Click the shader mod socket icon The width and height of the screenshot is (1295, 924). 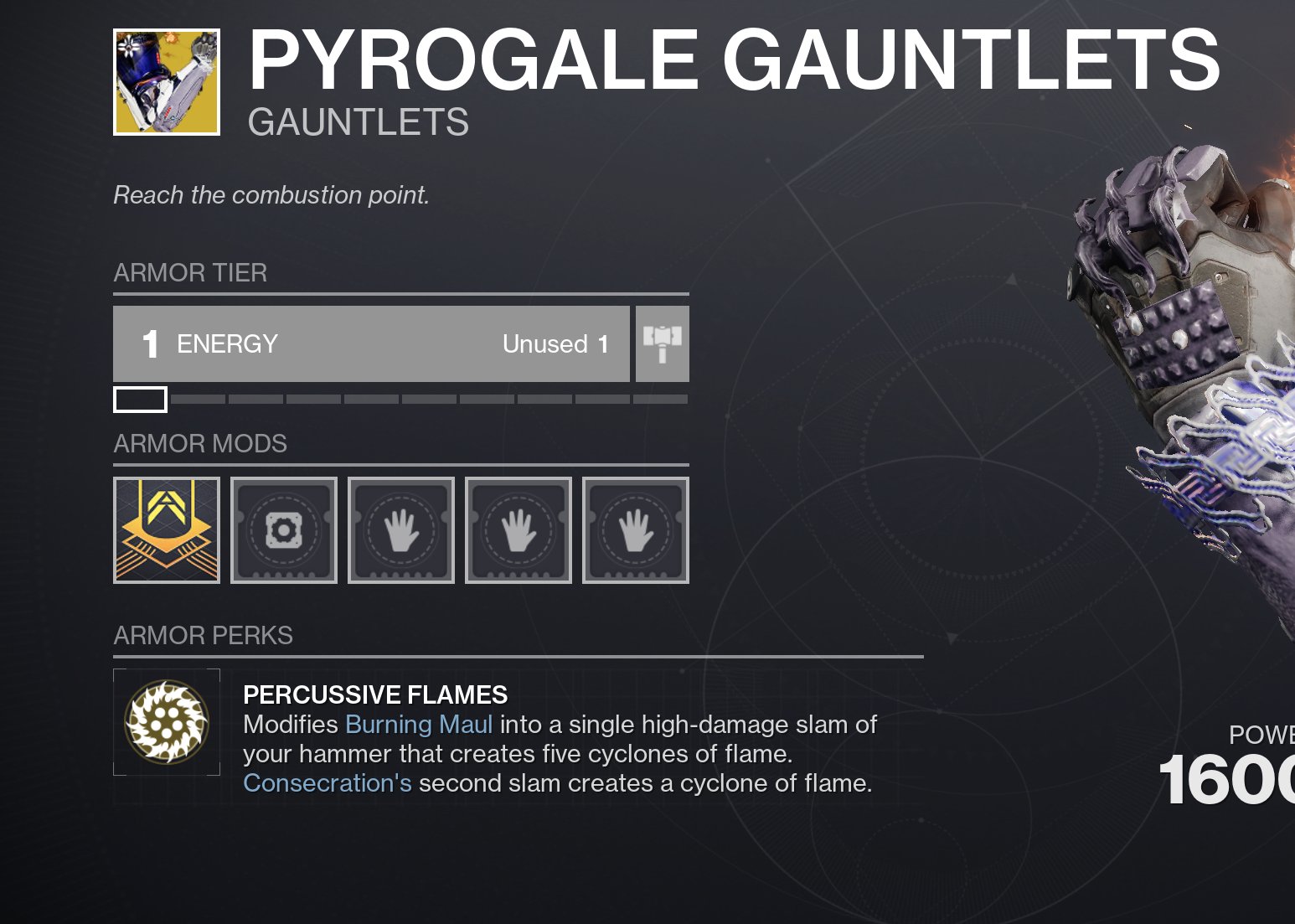point(283,529)
